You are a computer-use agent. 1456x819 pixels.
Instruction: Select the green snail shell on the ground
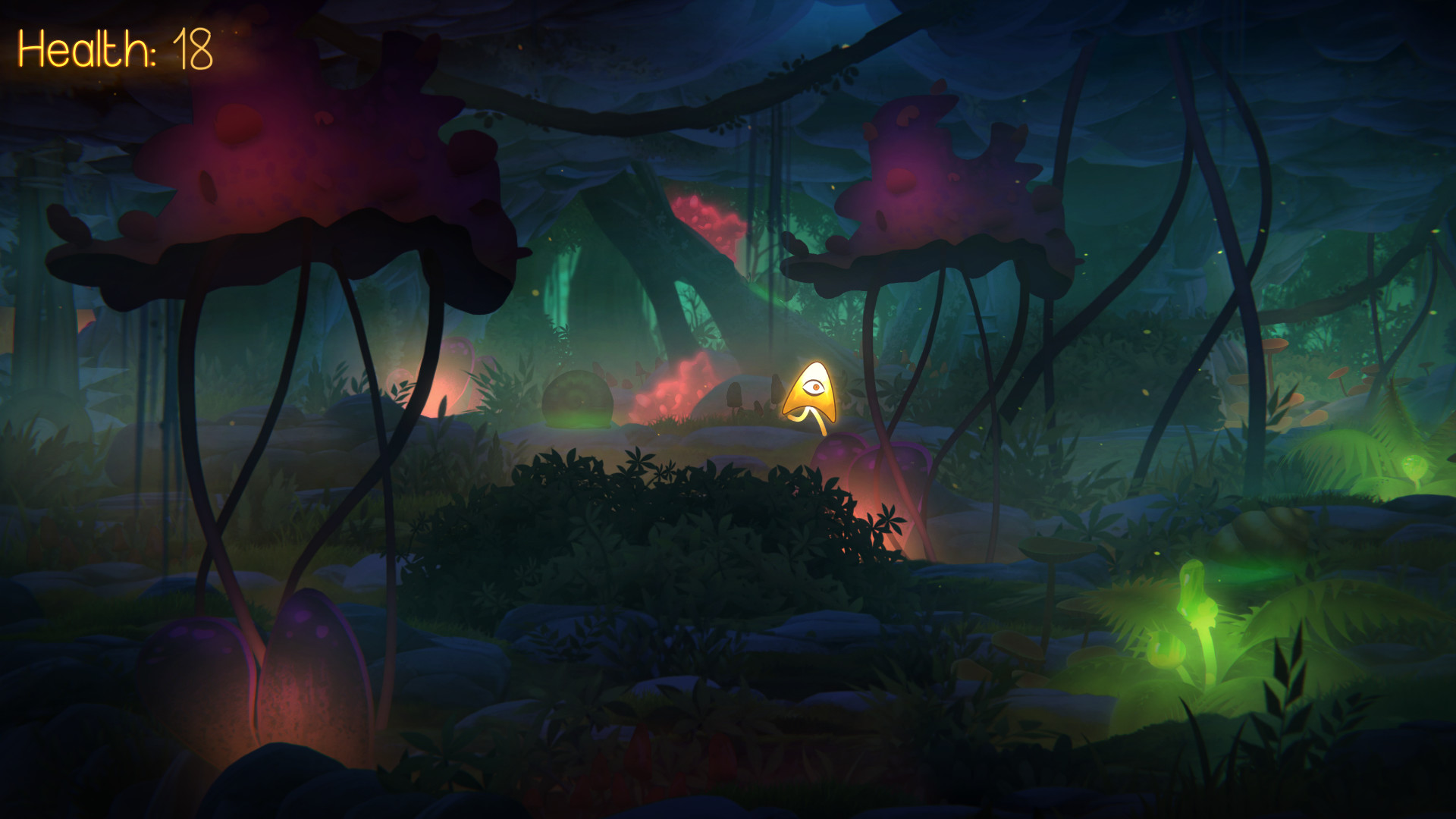click(x=578, y=398)
